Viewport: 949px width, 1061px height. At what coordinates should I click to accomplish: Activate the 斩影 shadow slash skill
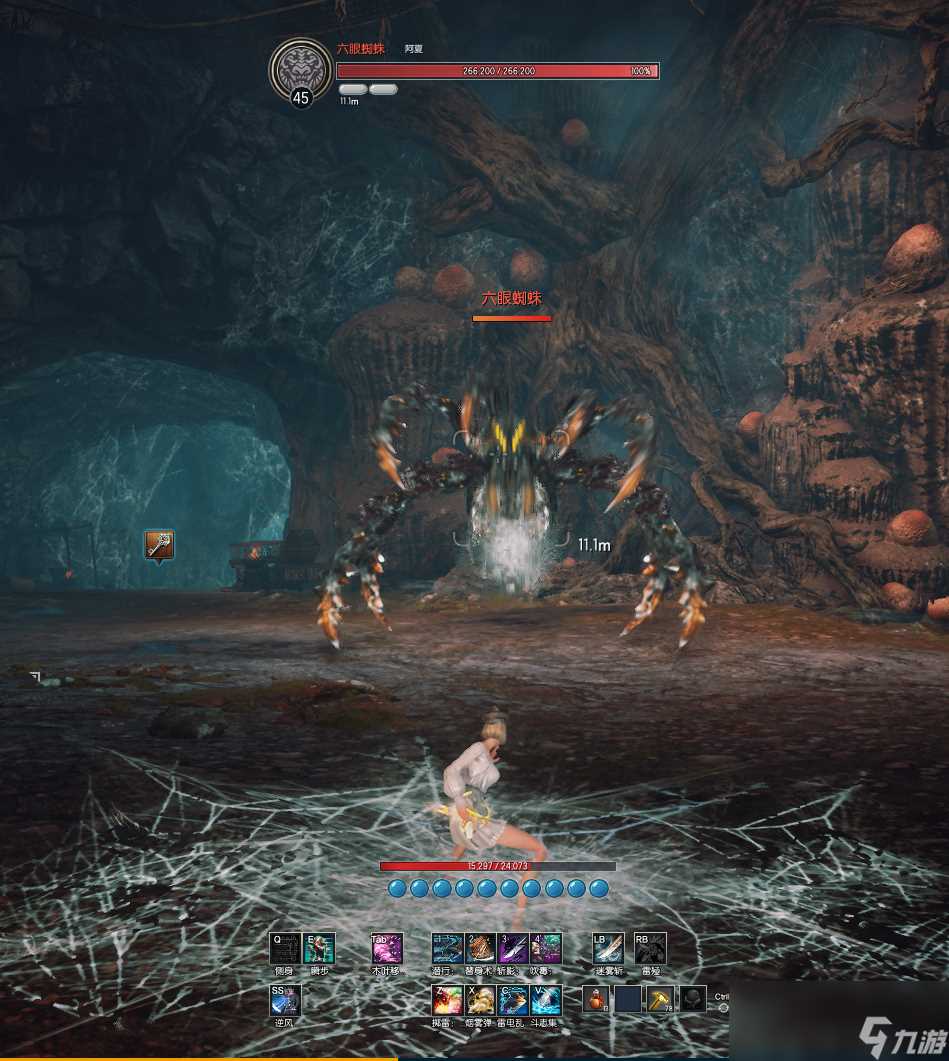tap(513, 948)
